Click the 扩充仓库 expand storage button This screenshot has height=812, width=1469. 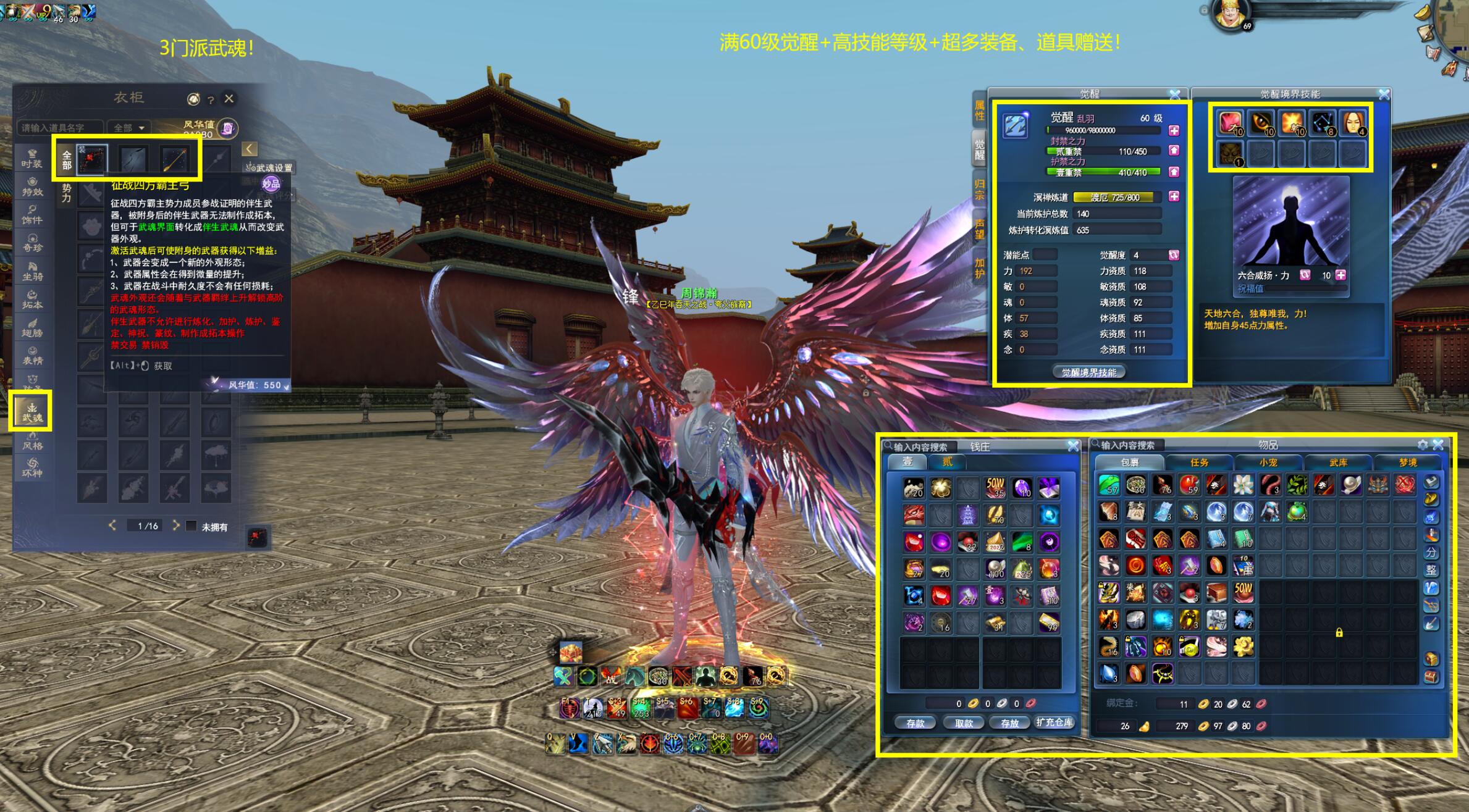pyautogui.click(x=1054, y=722)
